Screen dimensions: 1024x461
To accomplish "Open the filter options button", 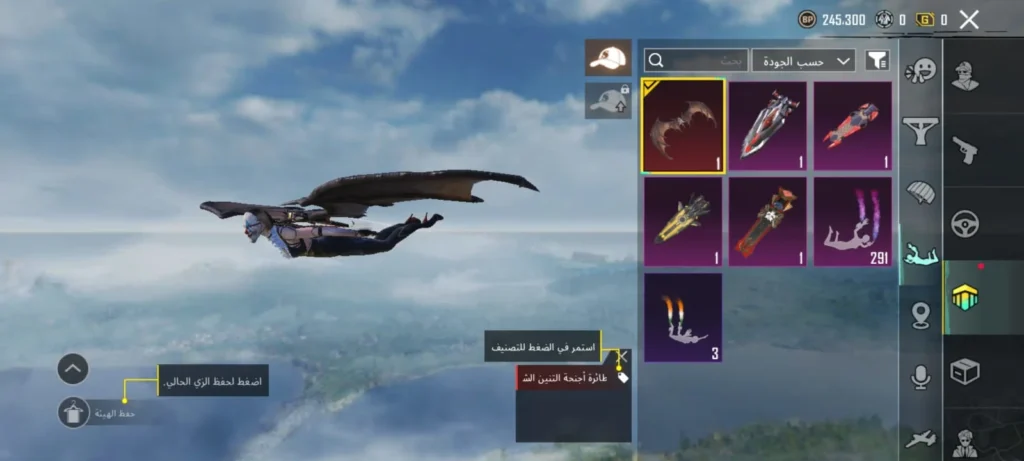I will click(876, 61).
